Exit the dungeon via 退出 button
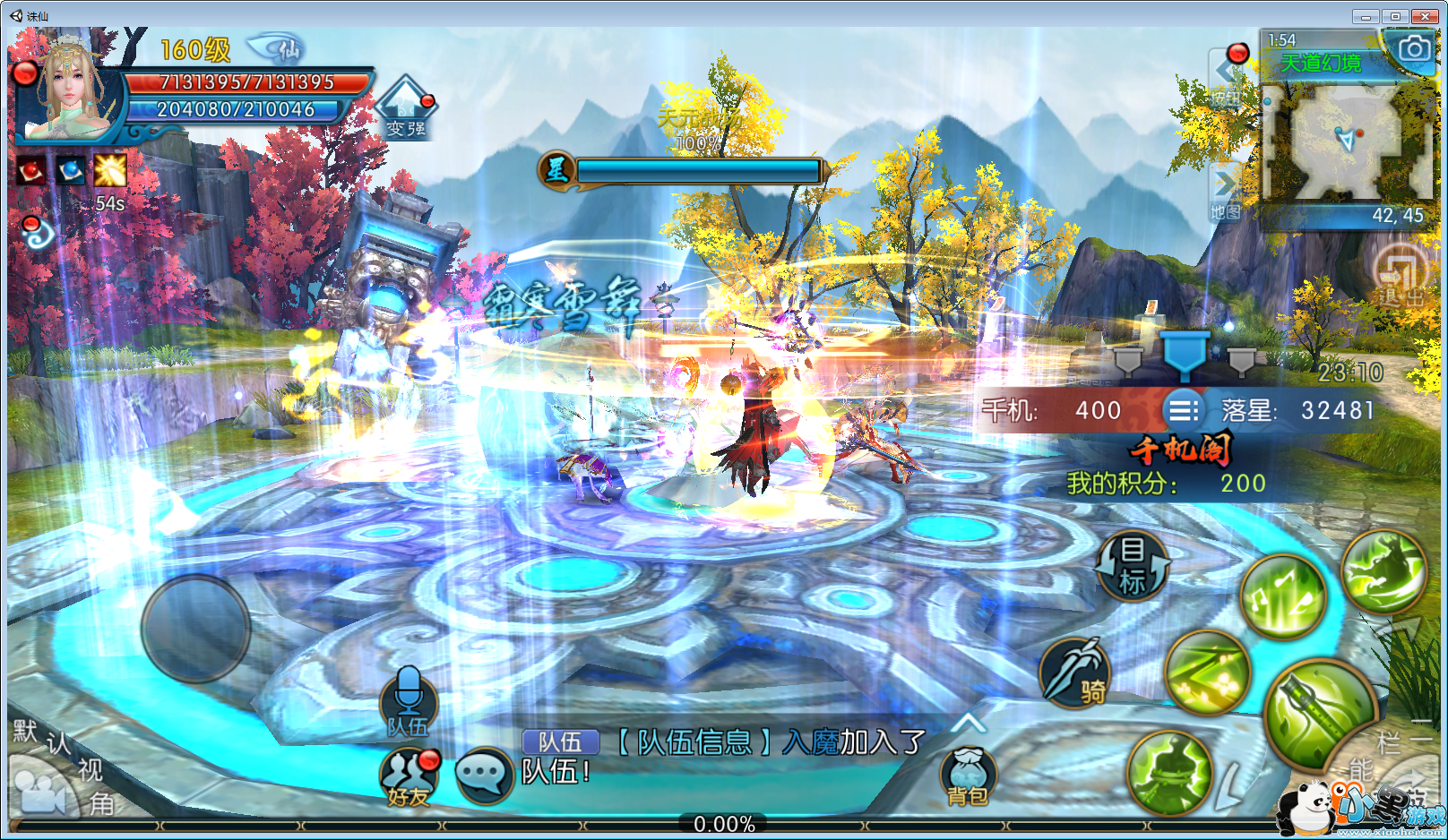 pos(1401,274)
